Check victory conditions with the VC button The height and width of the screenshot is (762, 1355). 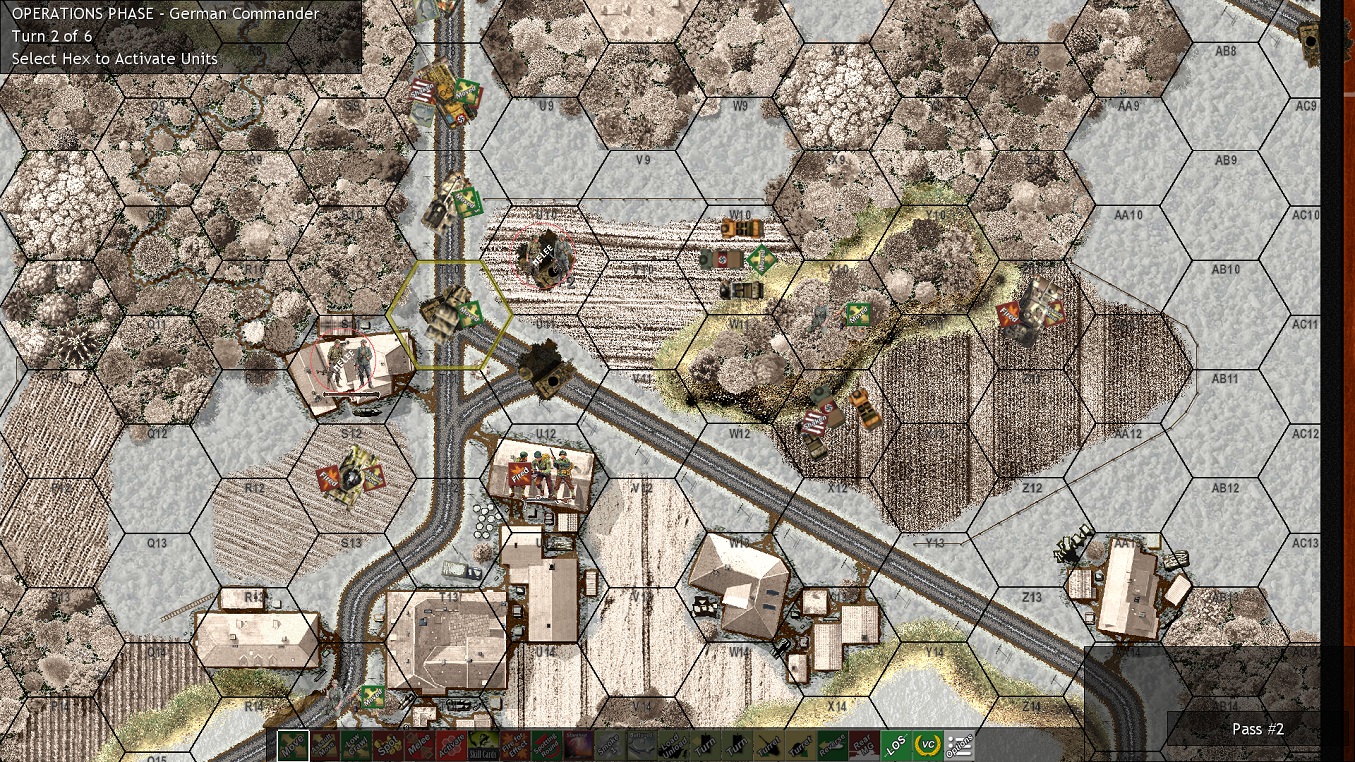click(x=927, y=746)
